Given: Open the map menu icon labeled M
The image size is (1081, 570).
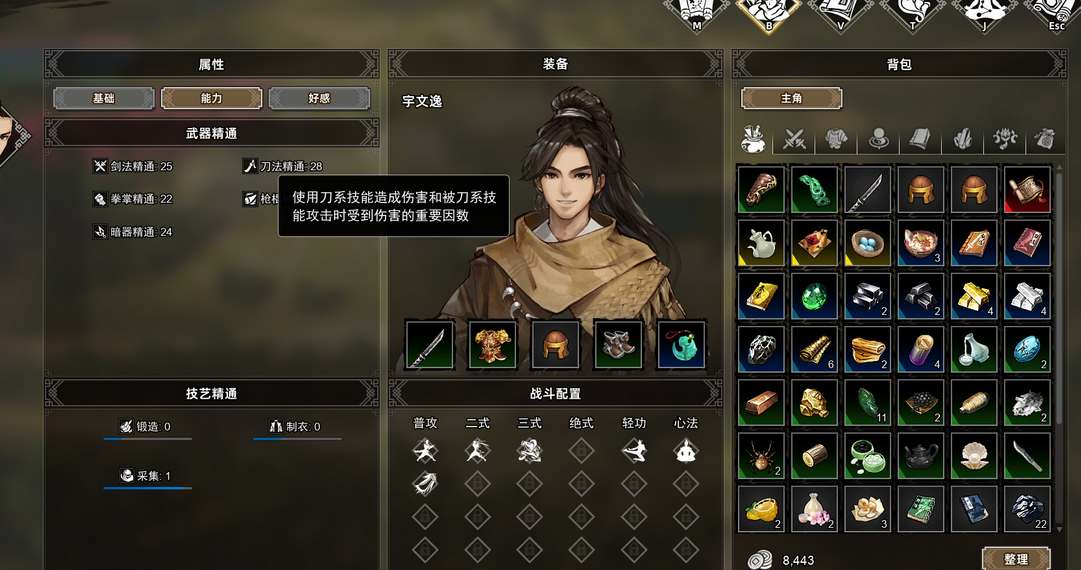Looking at the screenshot, I should pyautogui.click(x=697, y=14).
